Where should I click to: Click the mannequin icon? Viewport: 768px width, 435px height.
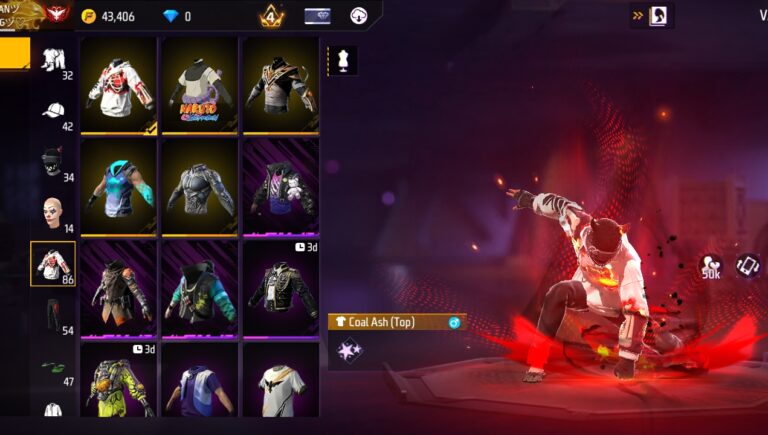pos(341,60)
